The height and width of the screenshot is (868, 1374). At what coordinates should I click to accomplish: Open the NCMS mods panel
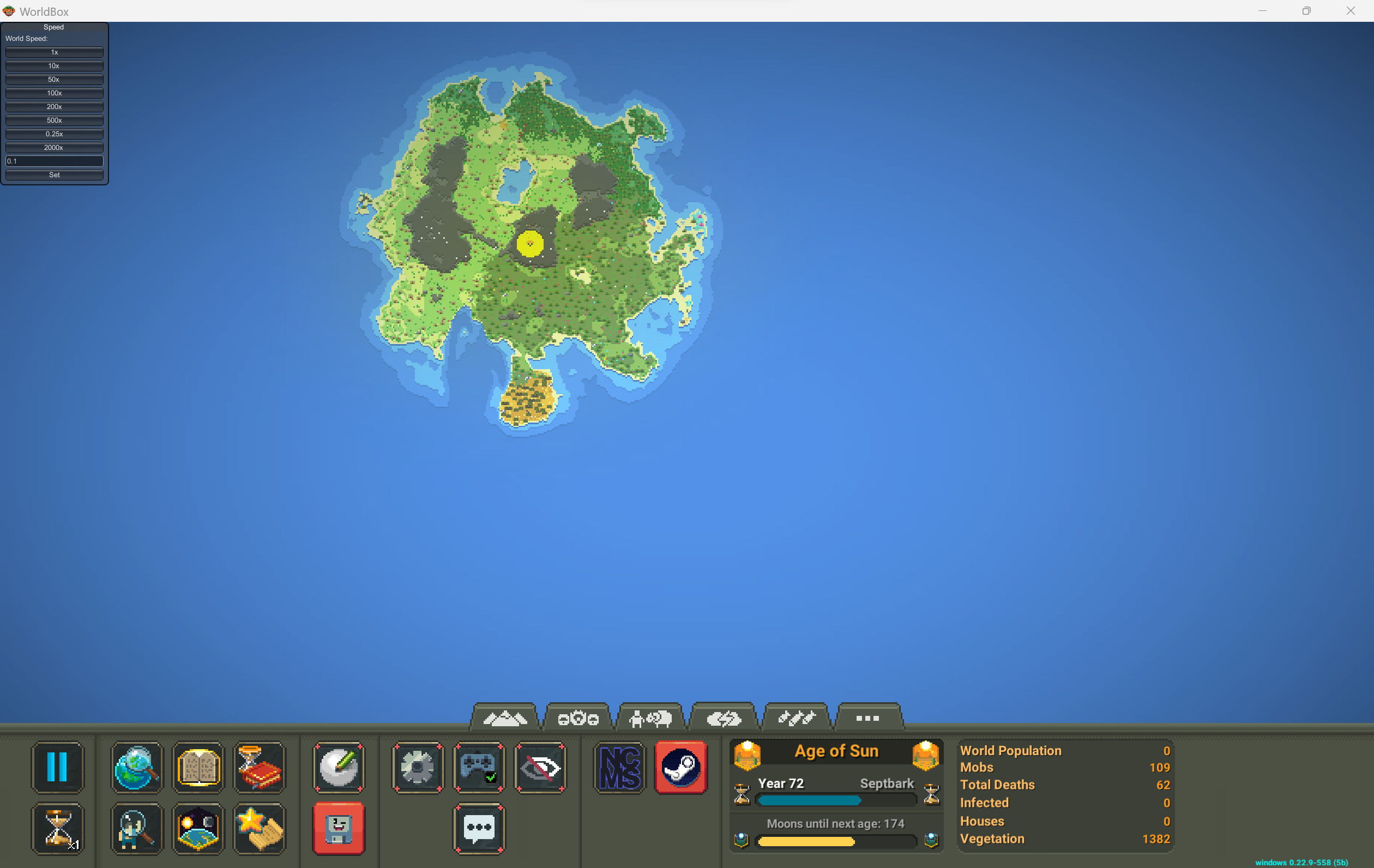coord(618,768)
